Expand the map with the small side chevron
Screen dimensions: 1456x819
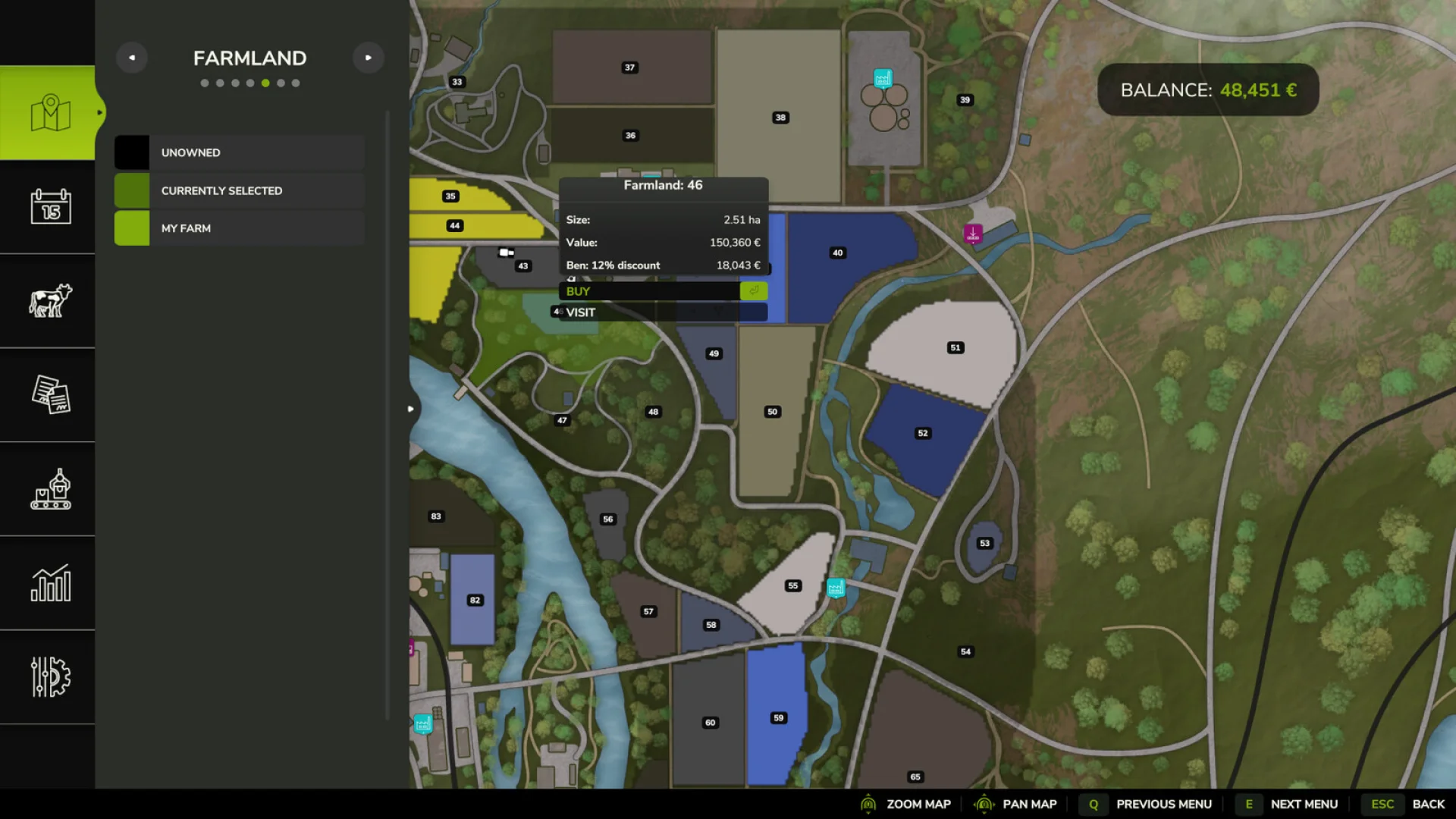point(410,408)
